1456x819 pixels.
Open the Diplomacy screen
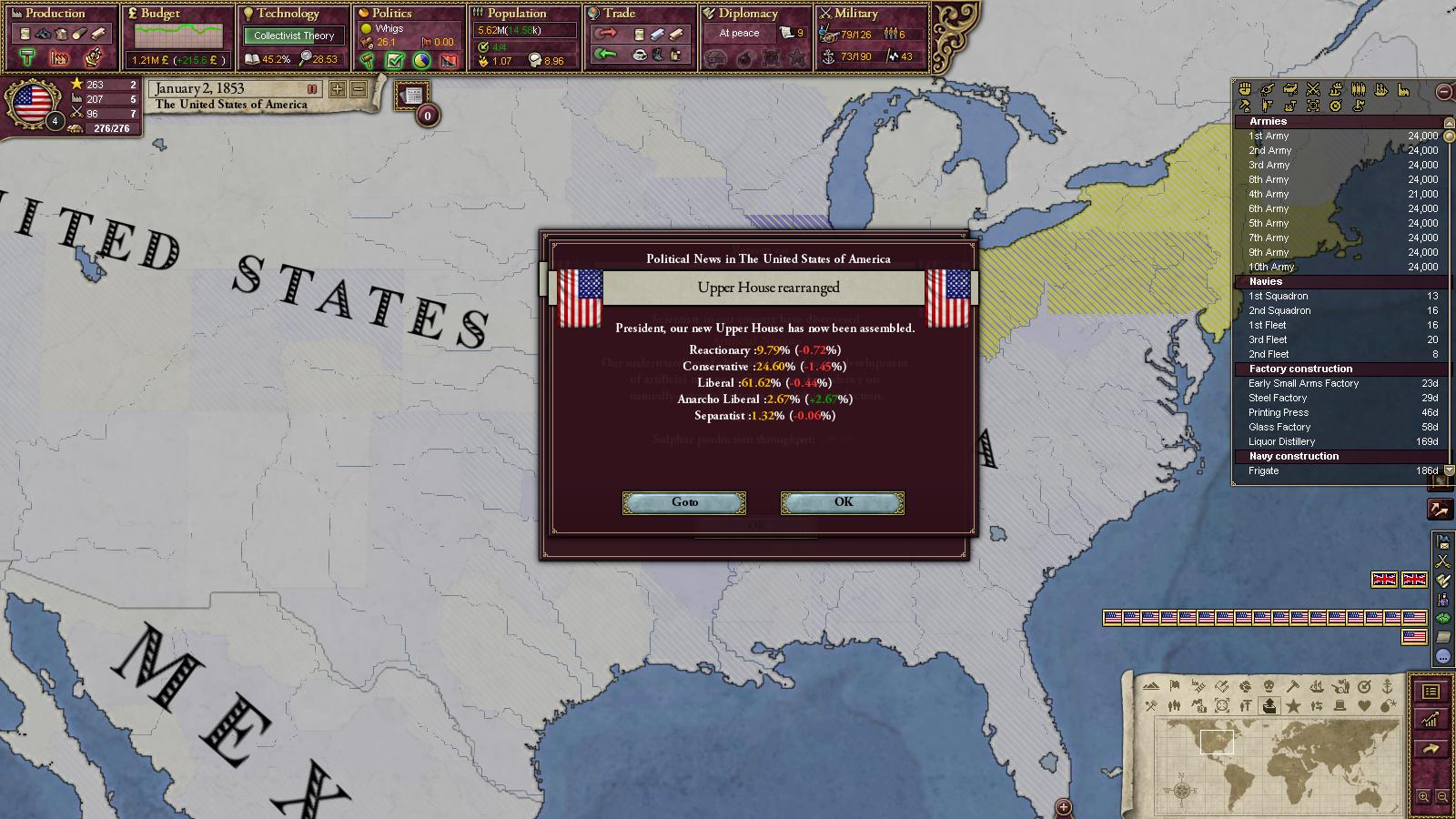(748, 14)
